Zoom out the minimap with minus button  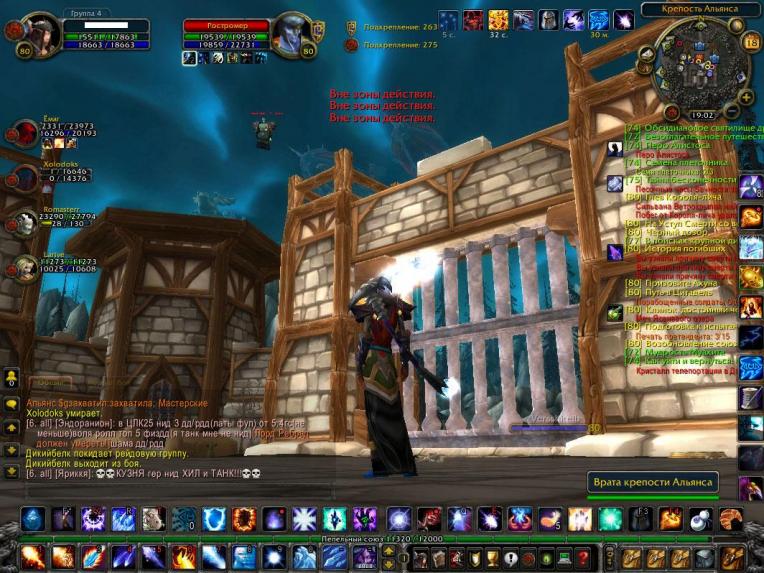point(732,110)
